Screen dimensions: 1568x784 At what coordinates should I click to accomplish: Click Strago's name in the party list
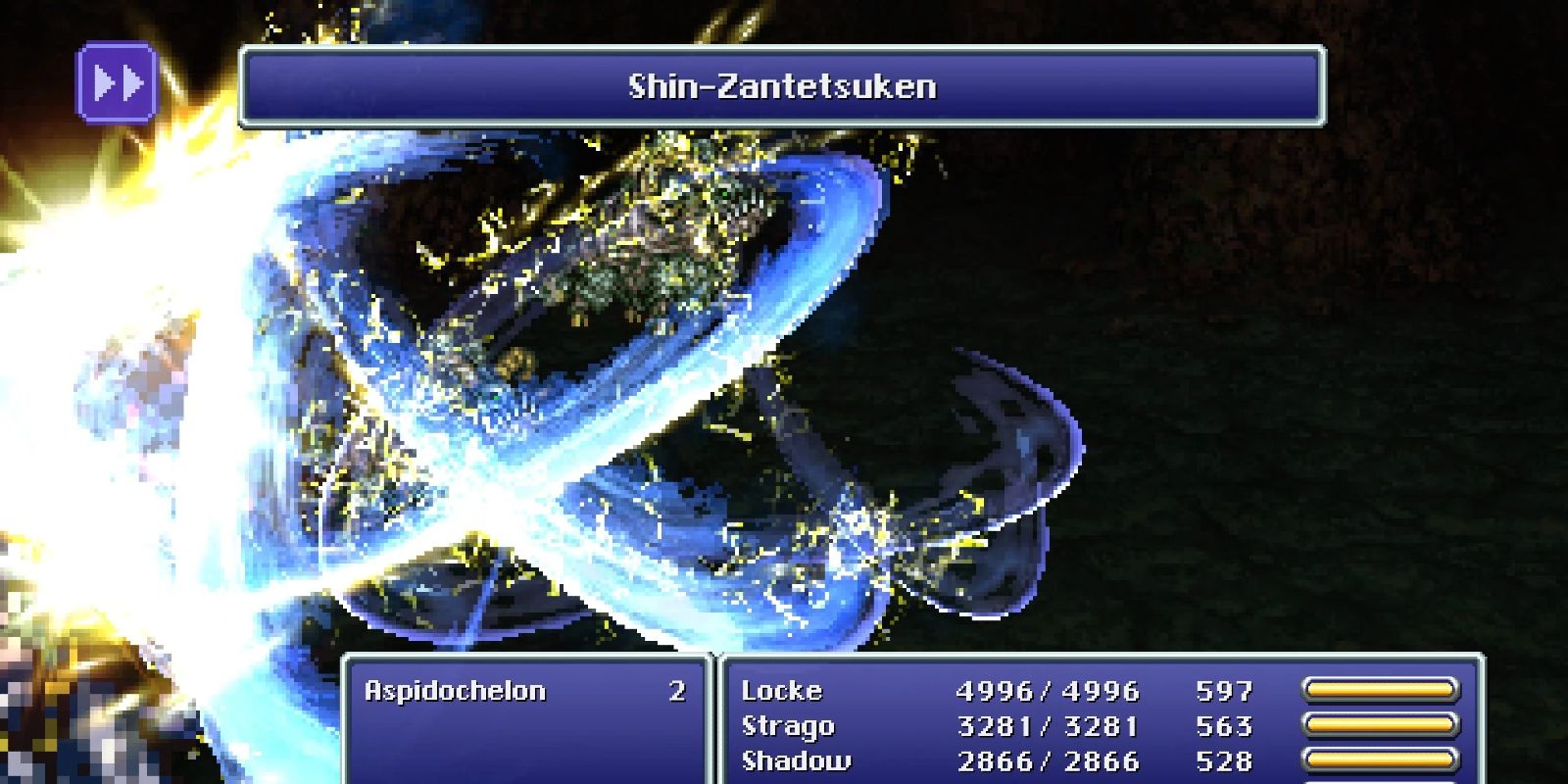[789, 725]
